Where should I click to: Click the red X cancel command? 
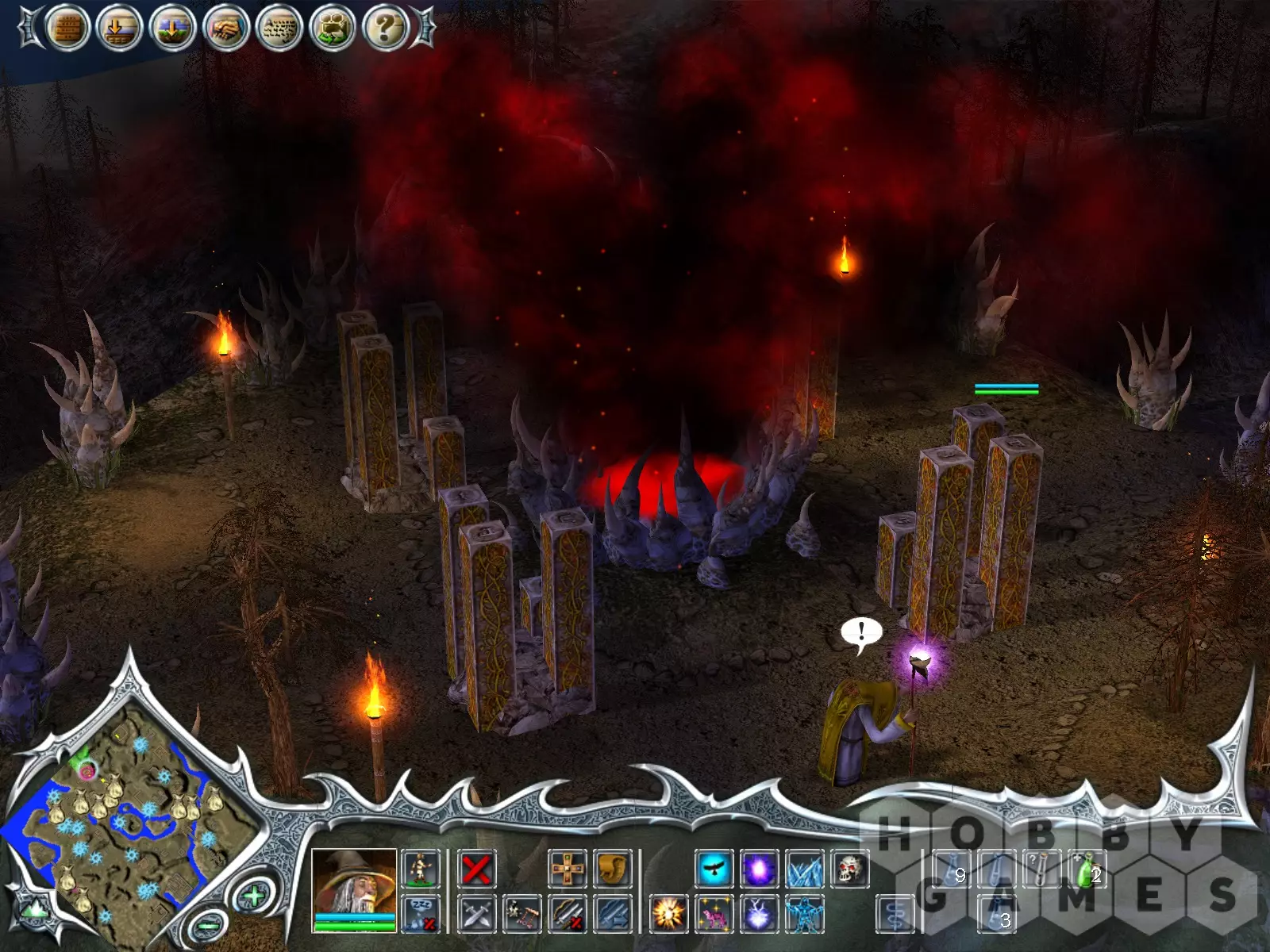[476, 869]
